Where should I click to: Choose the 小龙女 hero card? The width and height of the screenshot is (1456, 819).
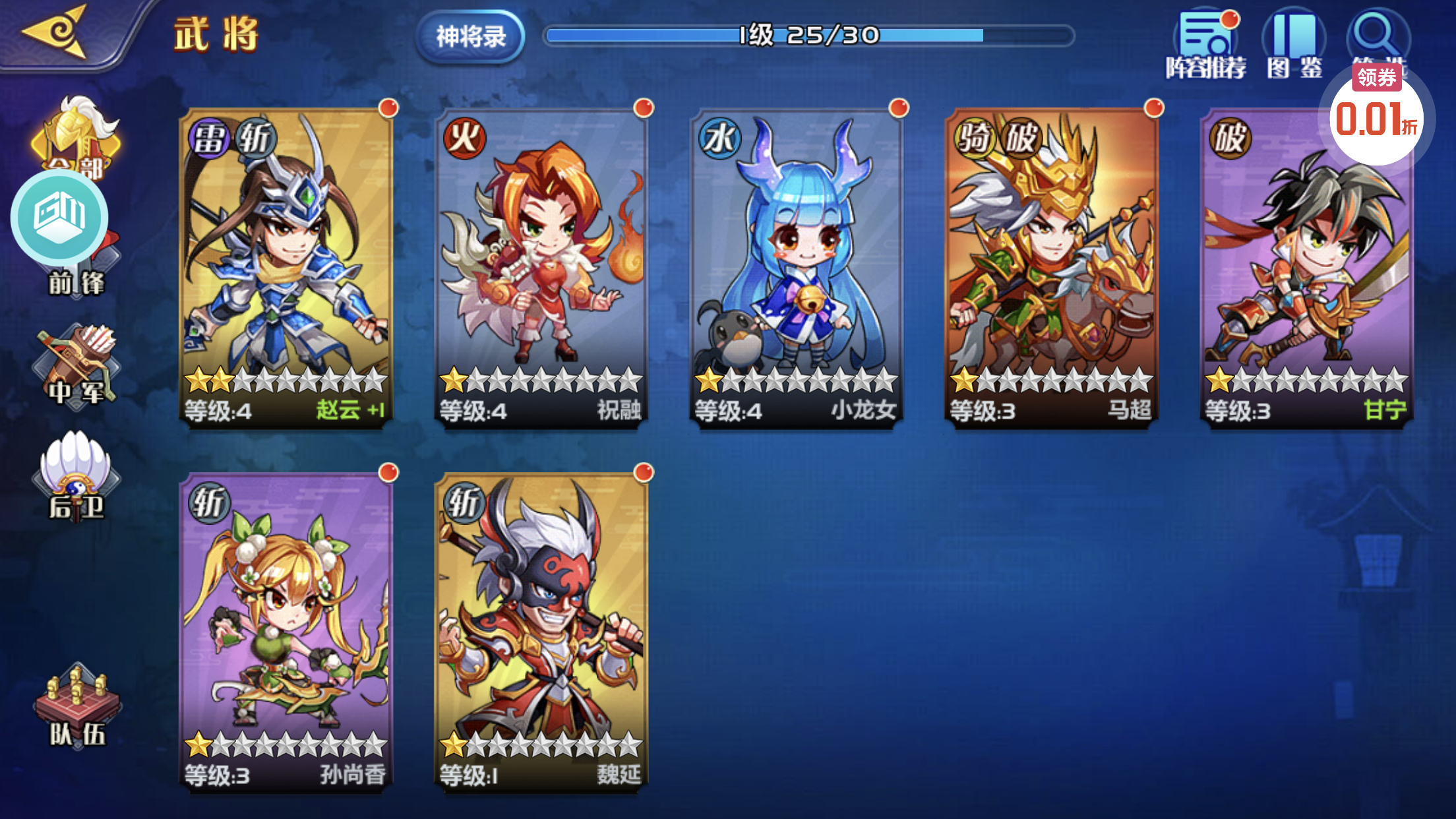[x=796, y=267]
